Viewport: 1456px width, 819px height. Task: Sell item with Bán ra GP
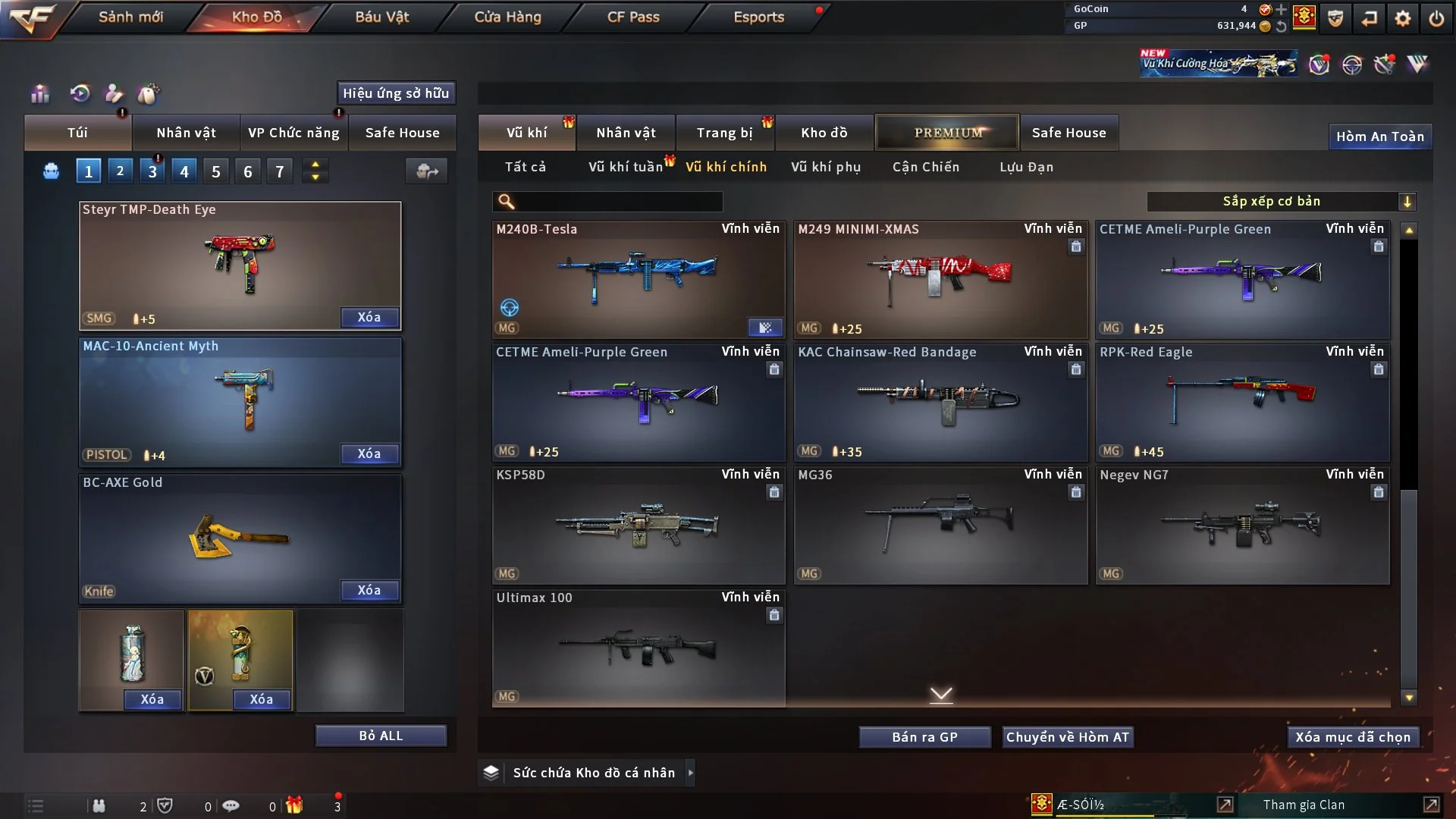[924, 737]
